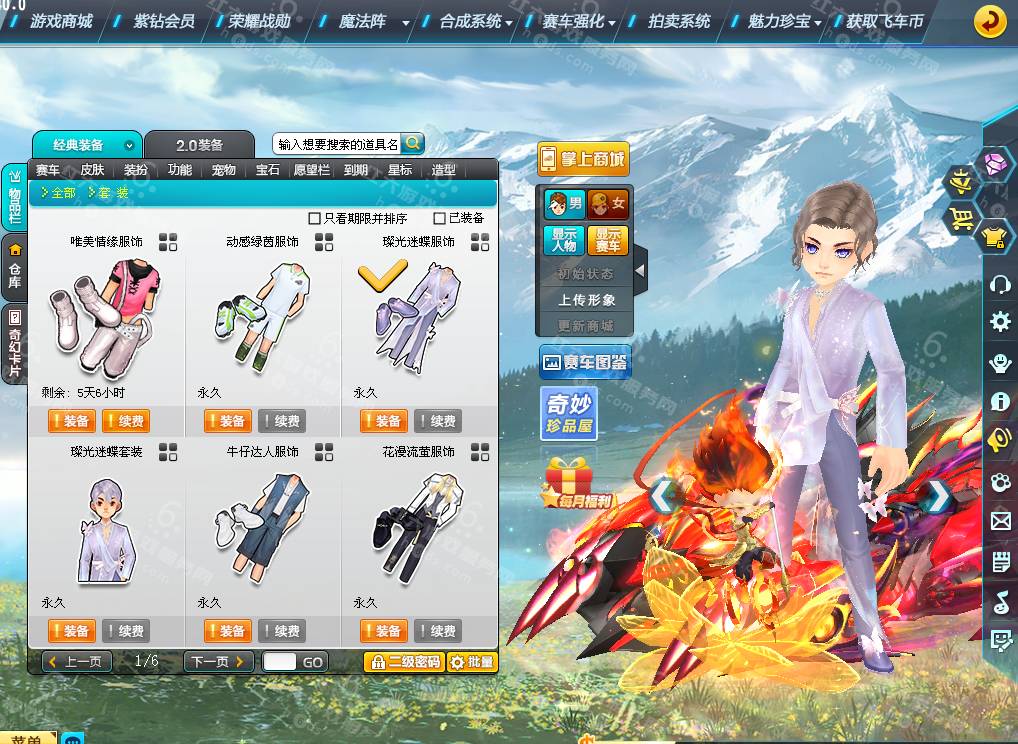Open the gear settings icon
The height and width of the screenshot is (744, 1018).
pyautogui.click(x=999, y=322)
